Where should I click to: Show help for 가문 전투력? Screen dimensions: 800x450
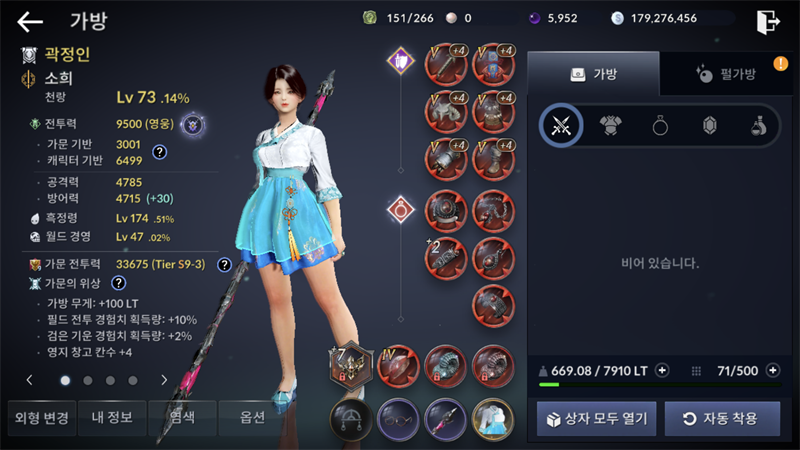click(x=224, y=265)
